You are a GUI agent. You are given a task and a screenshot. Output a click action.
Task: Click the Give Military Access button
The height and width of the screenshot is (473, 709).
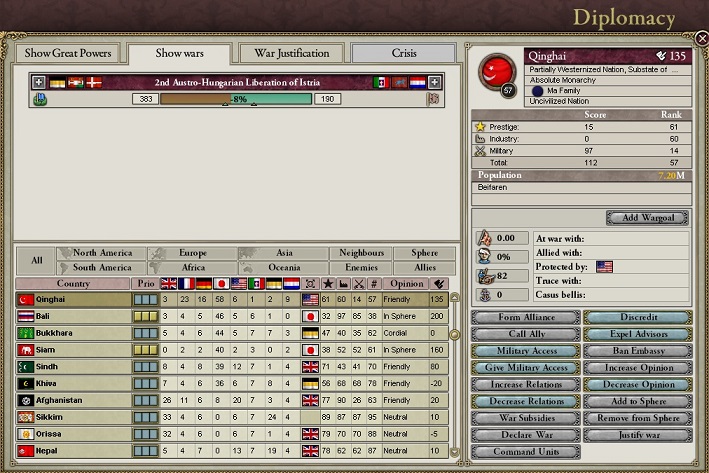[524, 368]
